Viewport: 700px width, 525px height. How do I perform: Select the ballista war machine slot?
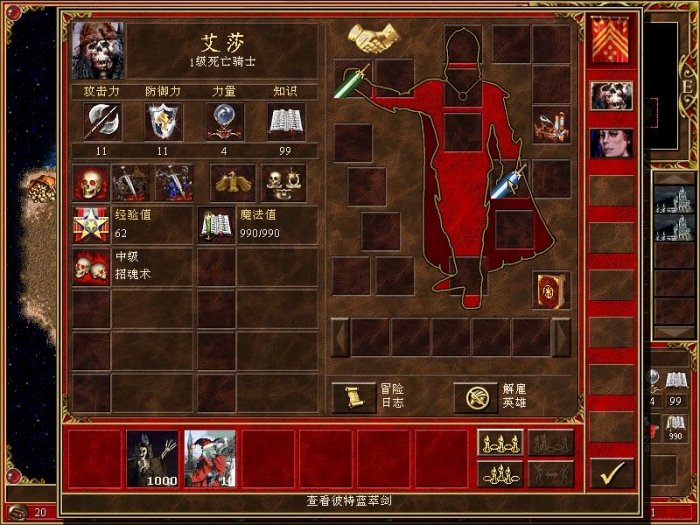(x=551, y=127)
